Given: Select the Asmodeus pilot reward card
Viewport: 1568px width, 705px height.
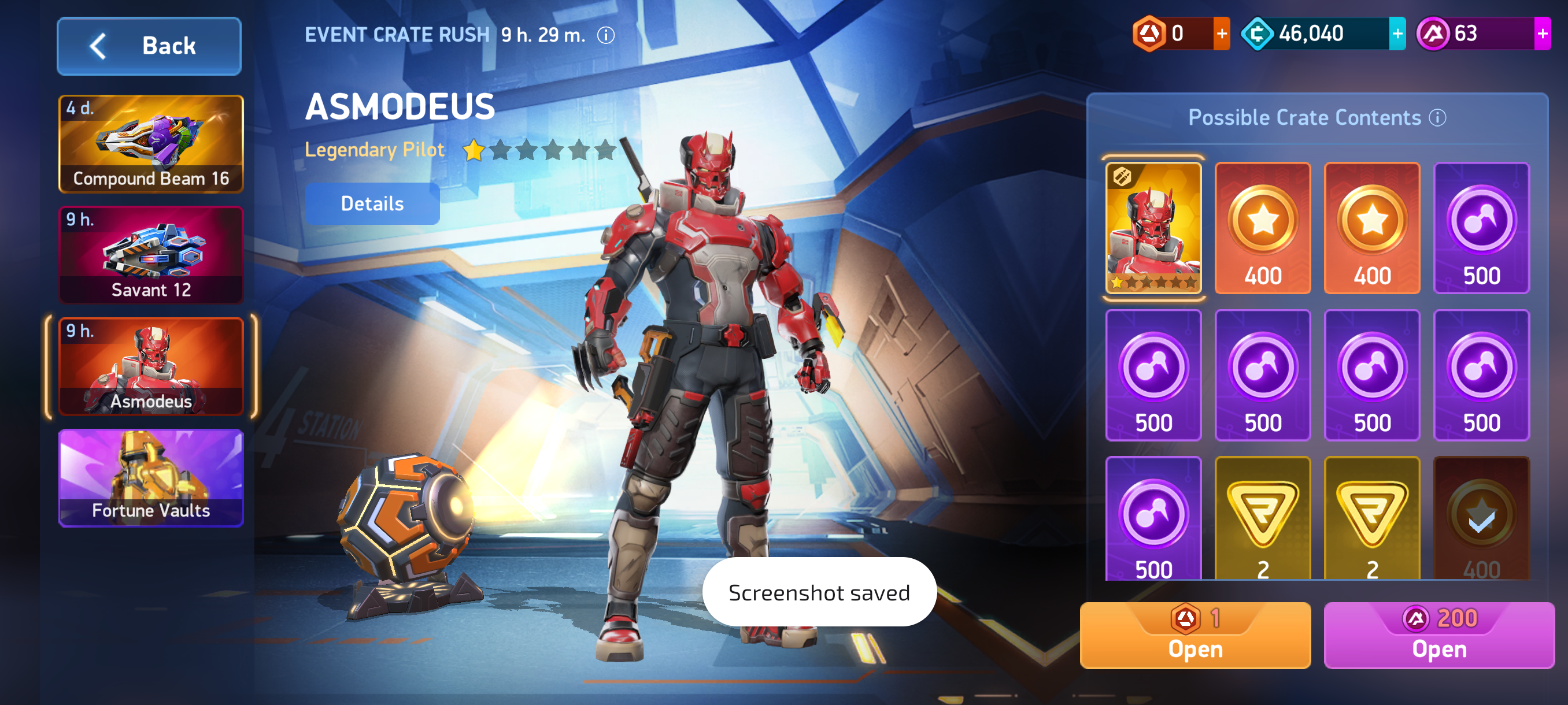Looking at the screenshot, I should pos(1153,228).
